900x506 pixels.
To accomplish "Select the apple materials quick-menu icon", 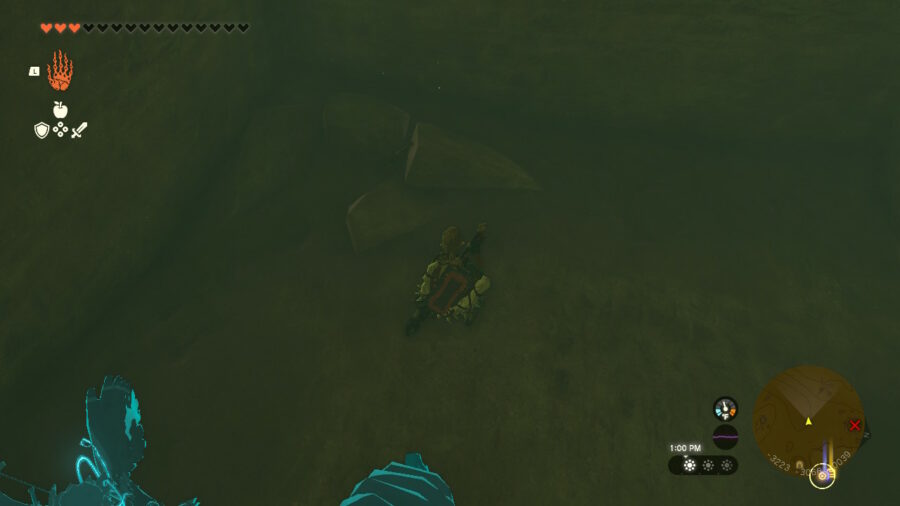I will click(x=60, y=110).
